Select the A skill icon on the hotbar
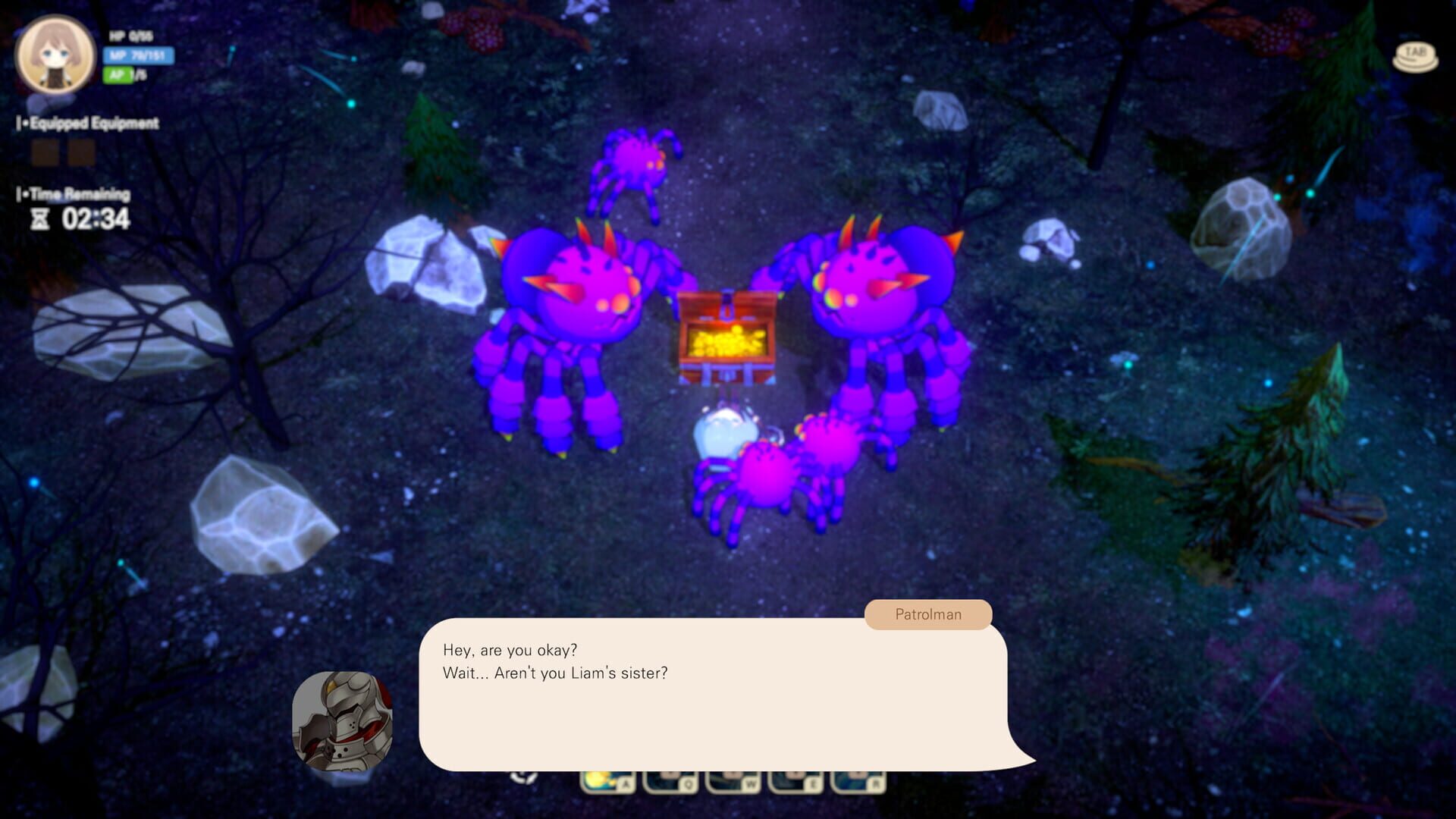 [x=607, y=783]
